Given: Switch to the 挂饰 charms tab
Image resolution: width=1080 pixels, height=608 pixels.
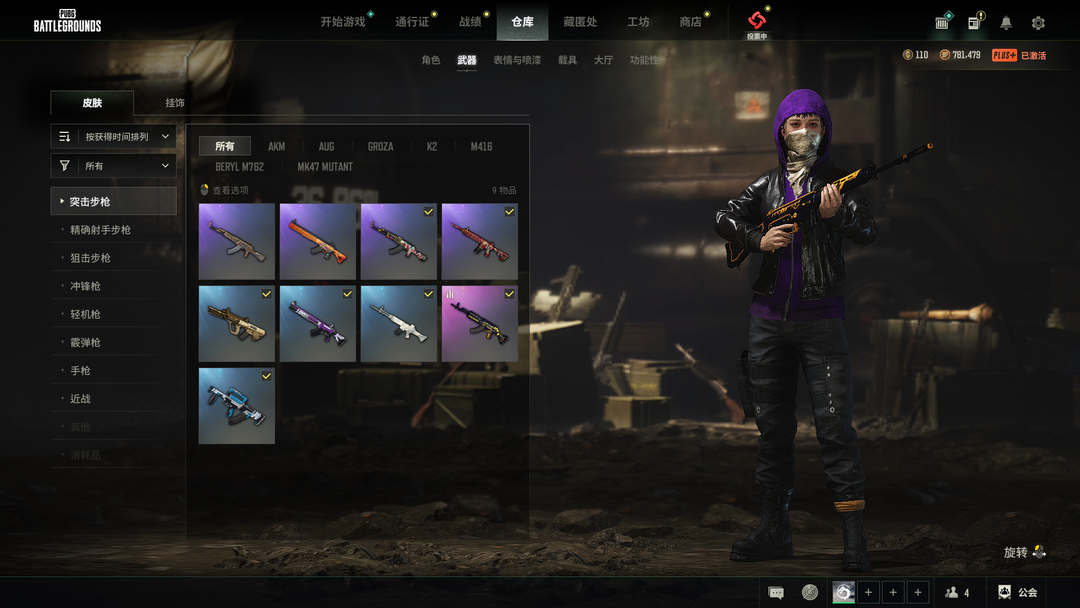Looking at the screenshot, I should 175,103.
